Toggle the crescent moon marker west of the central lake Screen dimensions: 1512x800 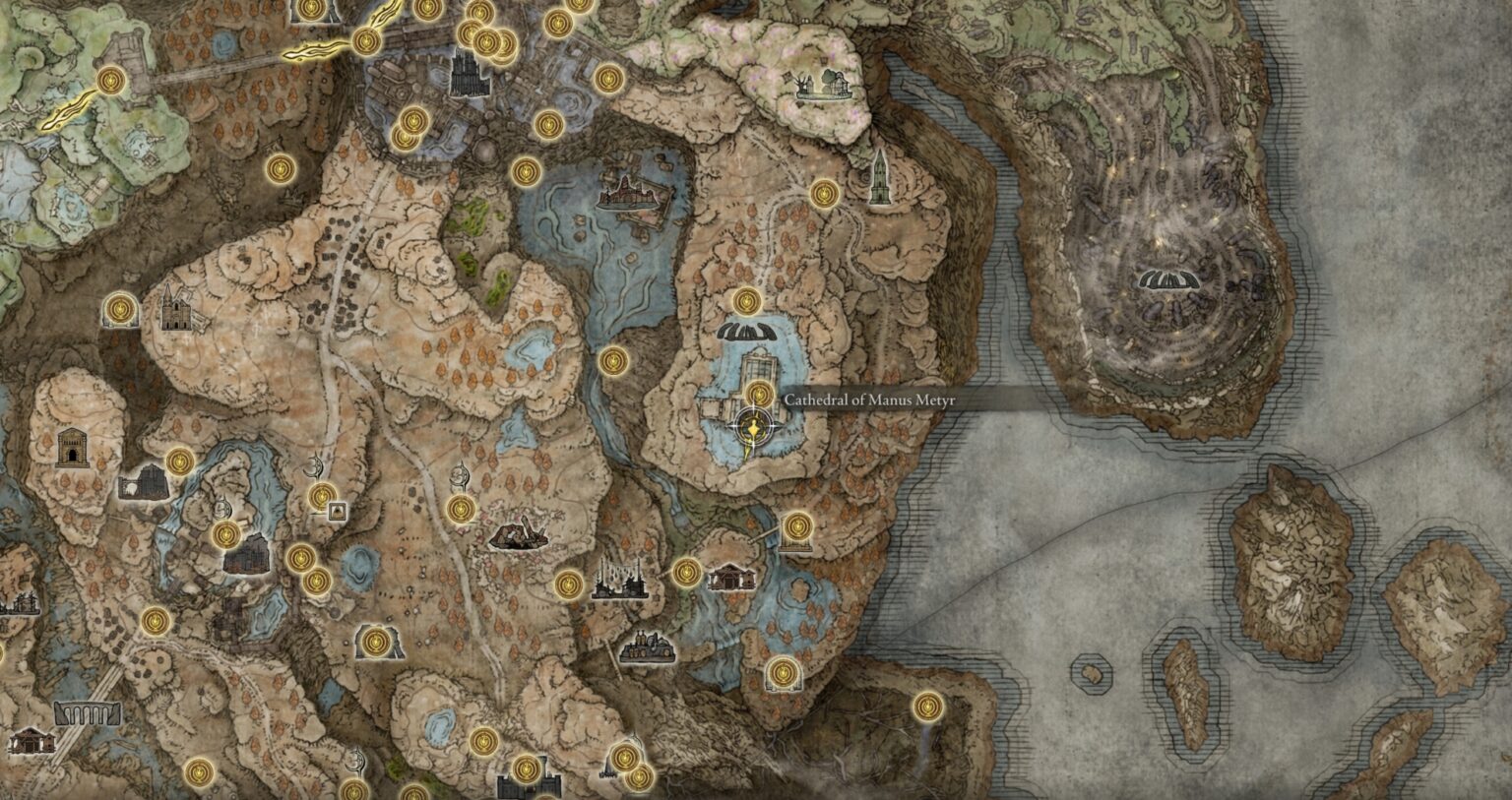pos(315,466)
